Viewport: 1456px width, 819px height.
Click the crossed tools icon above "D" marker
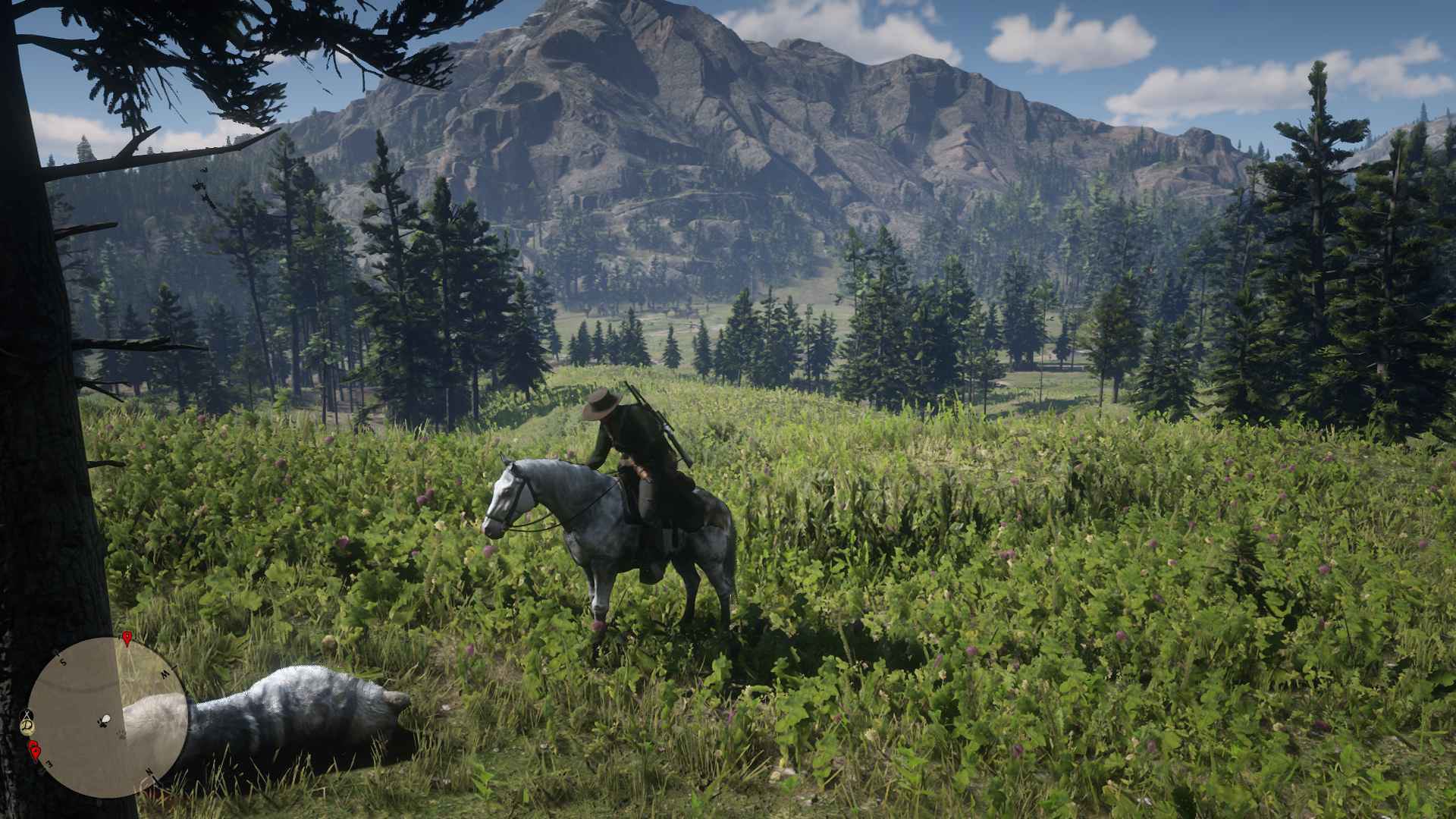point(27,714)
